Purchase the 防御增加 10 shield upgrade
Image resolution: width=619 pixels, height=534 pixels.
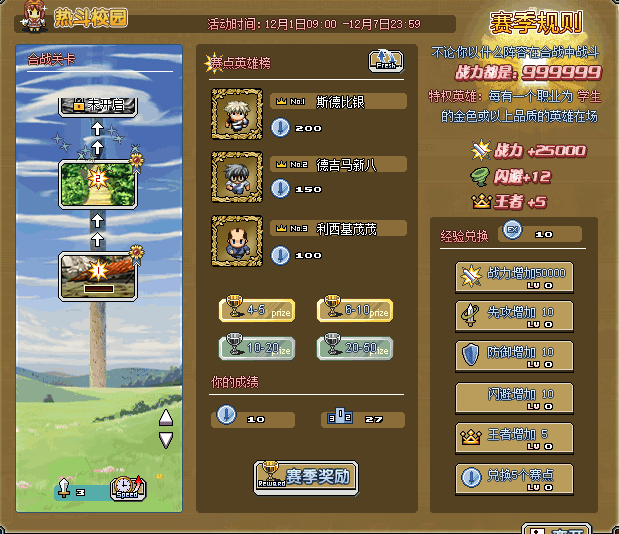[x=514, y=356]
